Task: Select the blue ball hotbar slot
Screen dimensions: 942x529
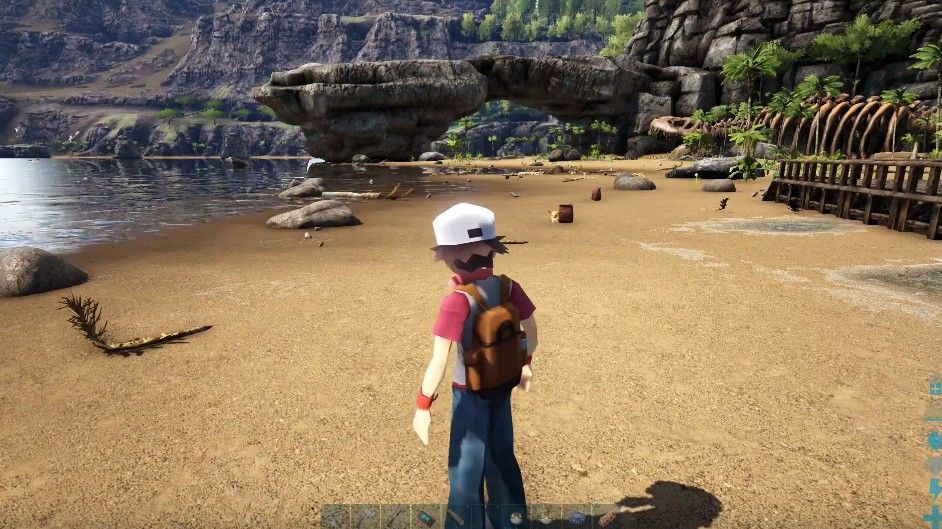Action: (x=576, y=517)
